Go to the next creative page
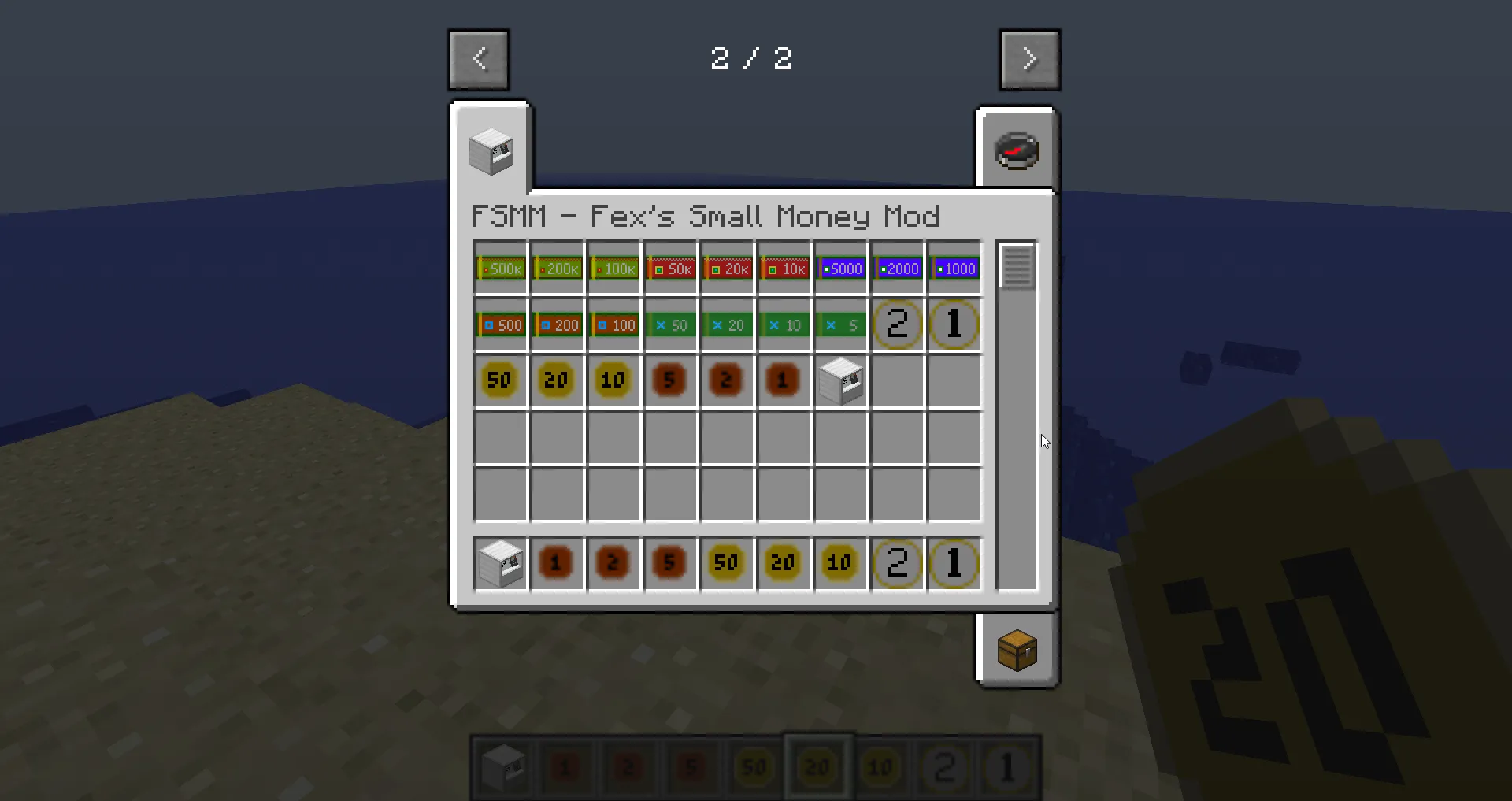1512x801 pixels. click(1030, 59)
